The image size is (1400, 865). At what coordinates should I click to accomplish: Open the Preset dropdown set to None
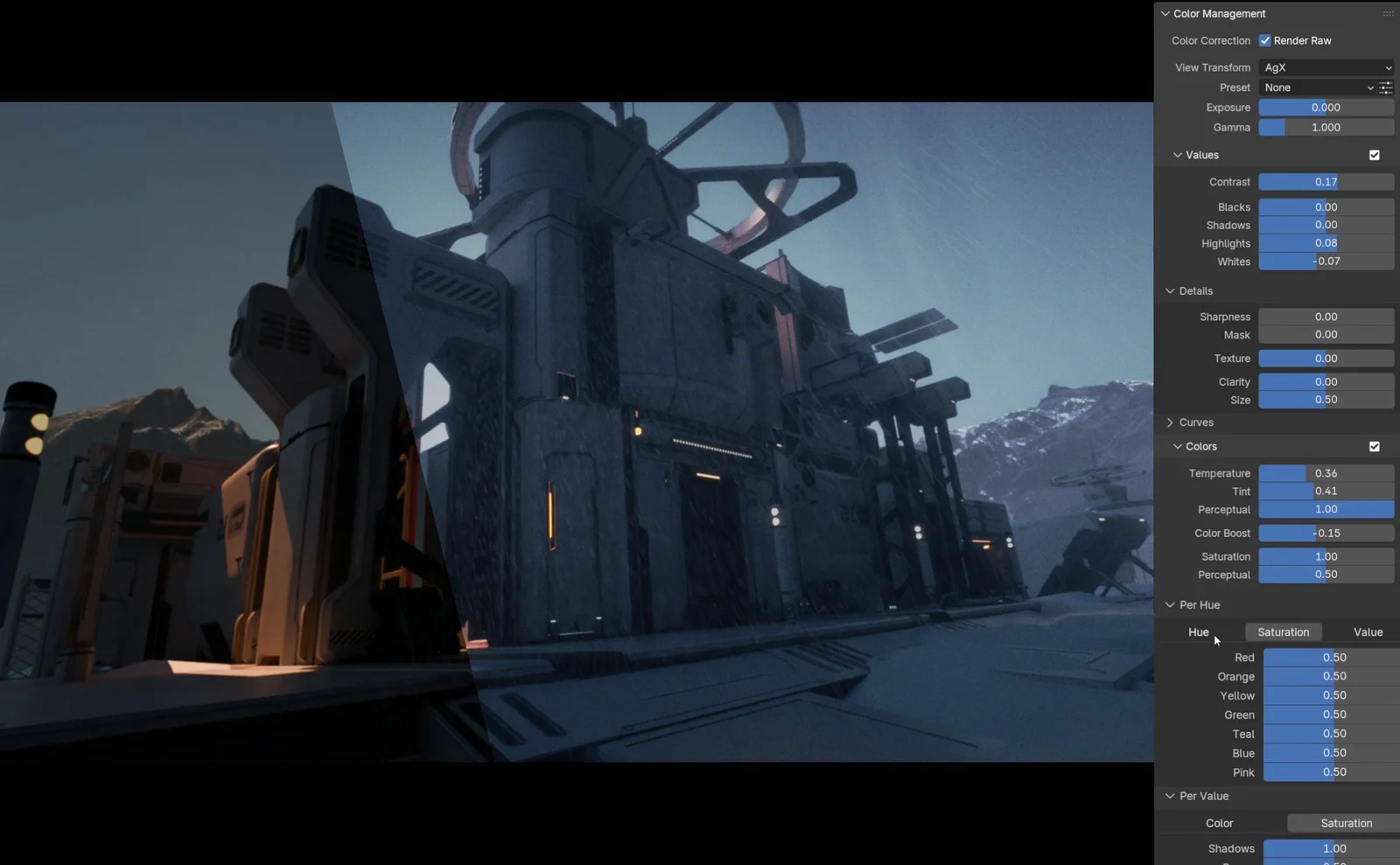click(x=1319, y=87)
